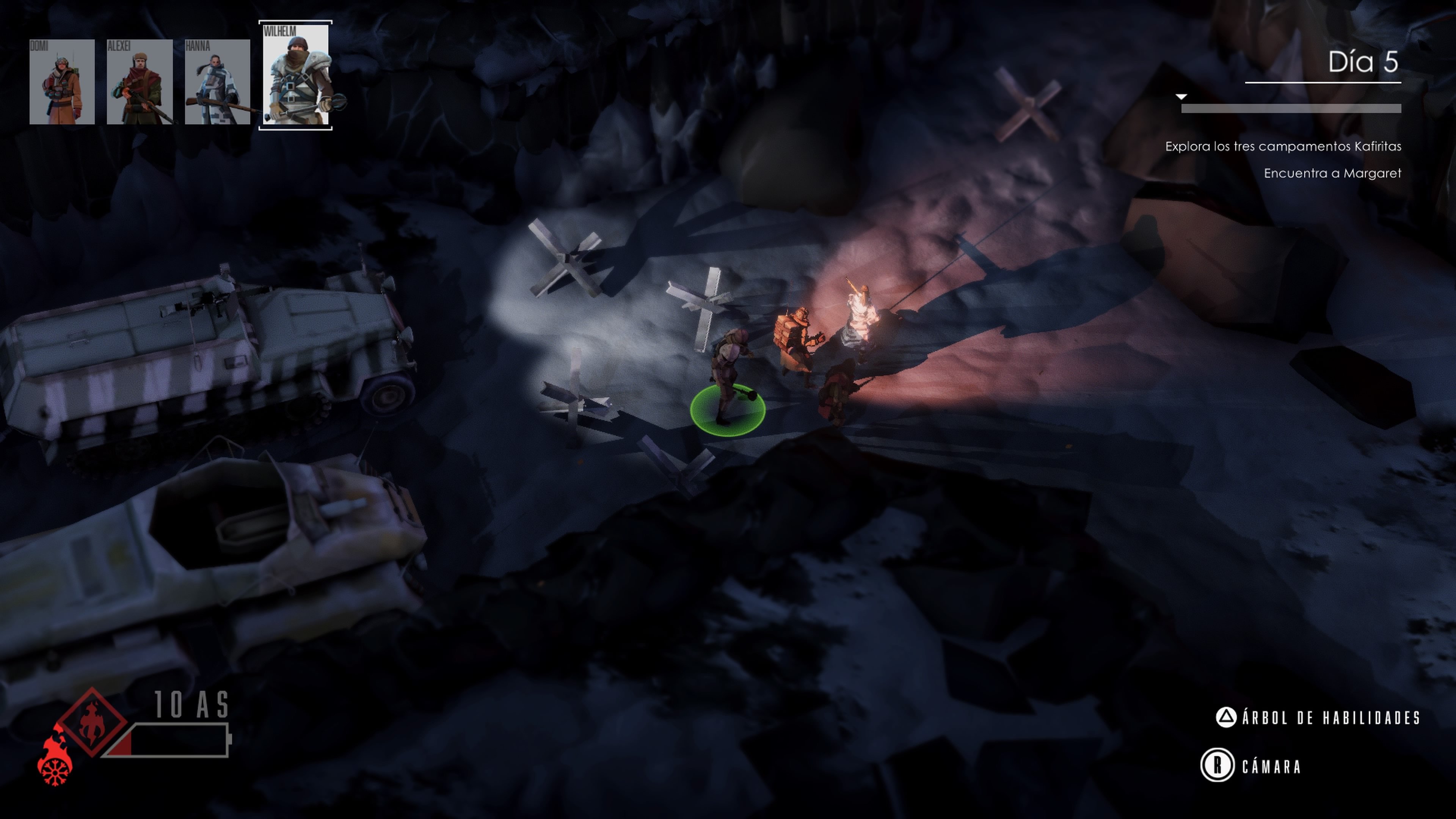Screen dimensions: 1456x819
Task: Choose Hanna's character portrait
Action: pos(217,82)
